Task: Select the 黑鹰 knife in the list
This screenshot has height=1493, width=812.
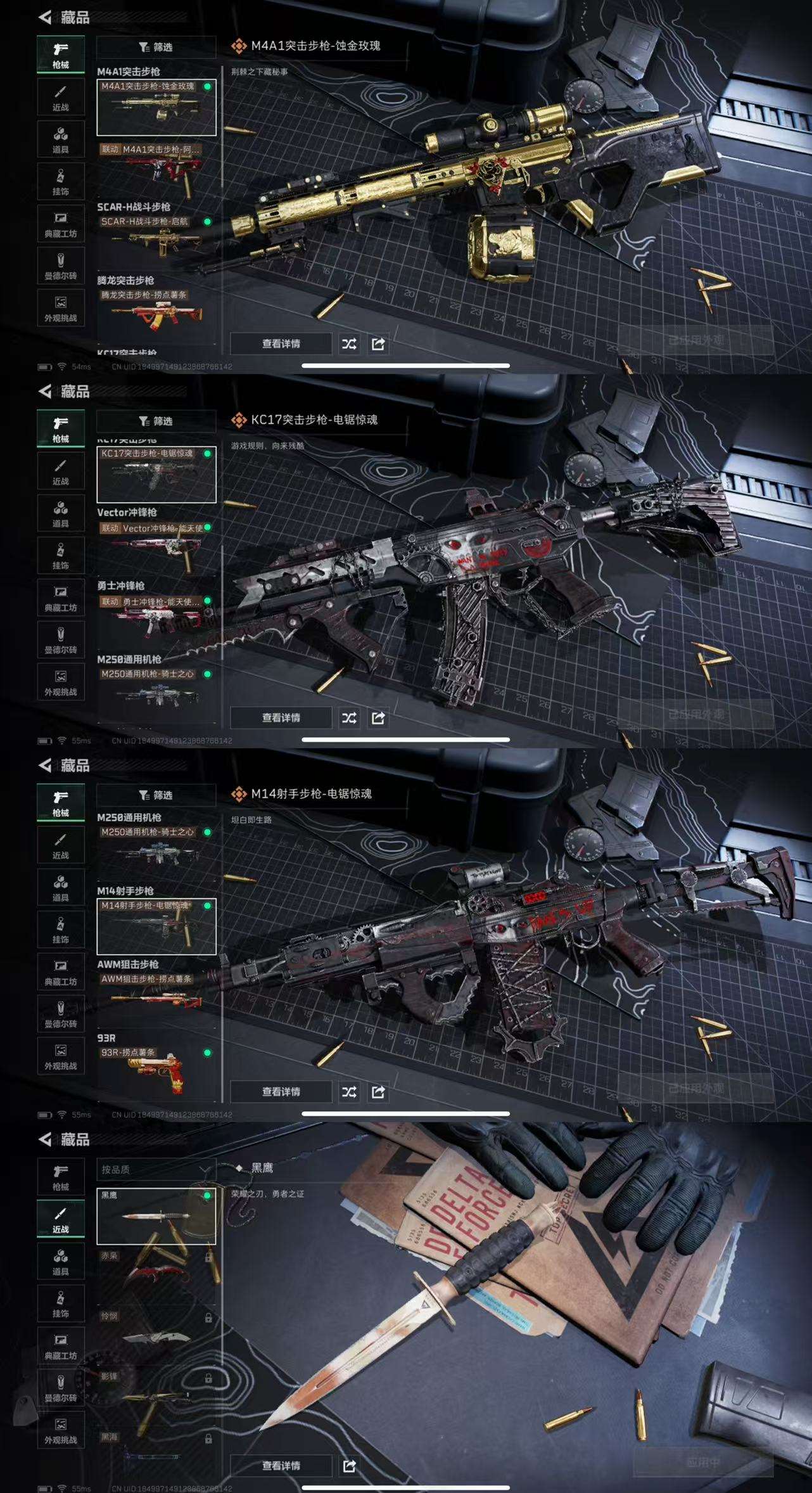Action: [156, 1215]
